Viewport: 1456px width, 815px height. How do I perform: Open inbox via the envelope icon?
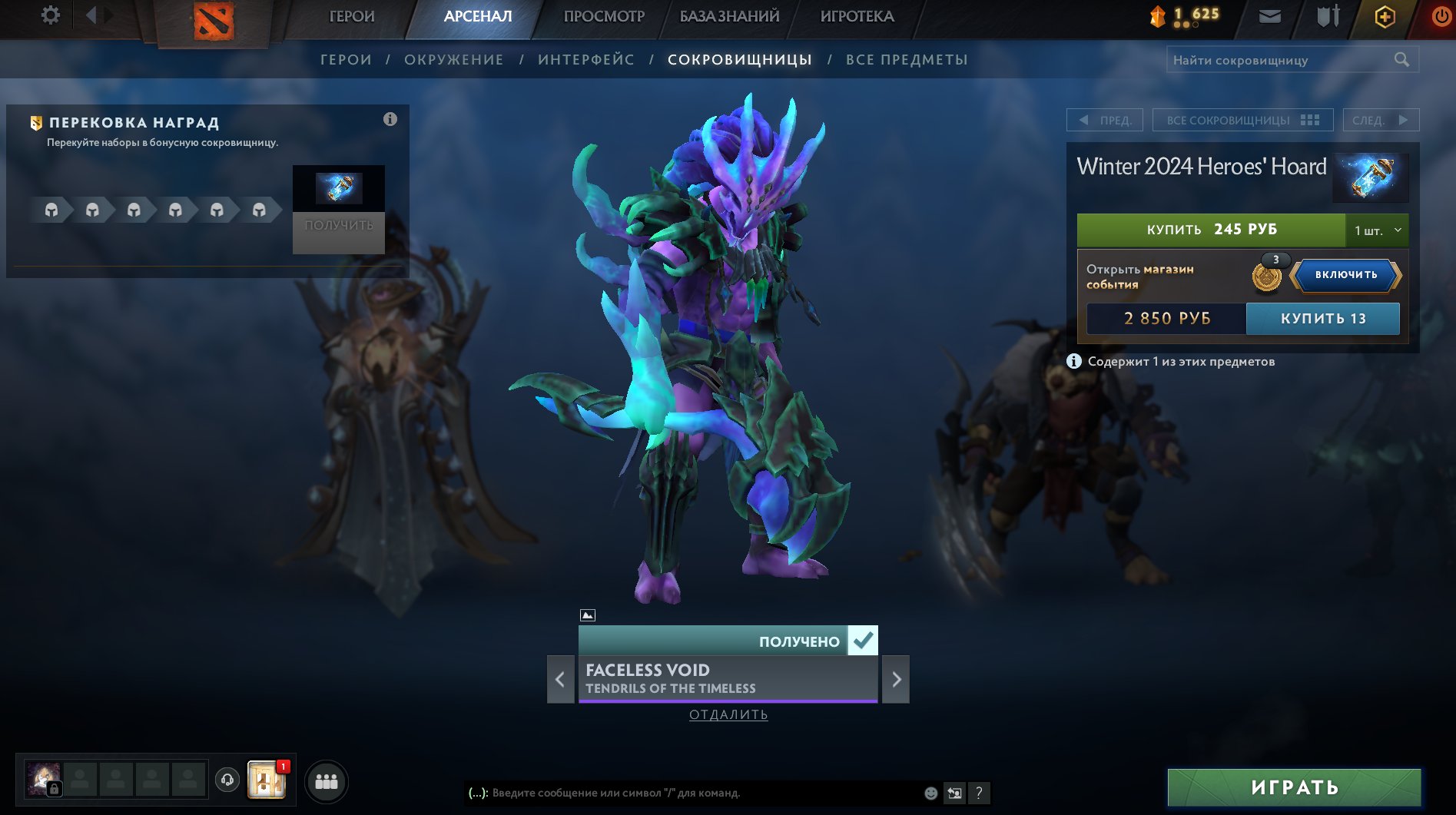(1272, 15)
